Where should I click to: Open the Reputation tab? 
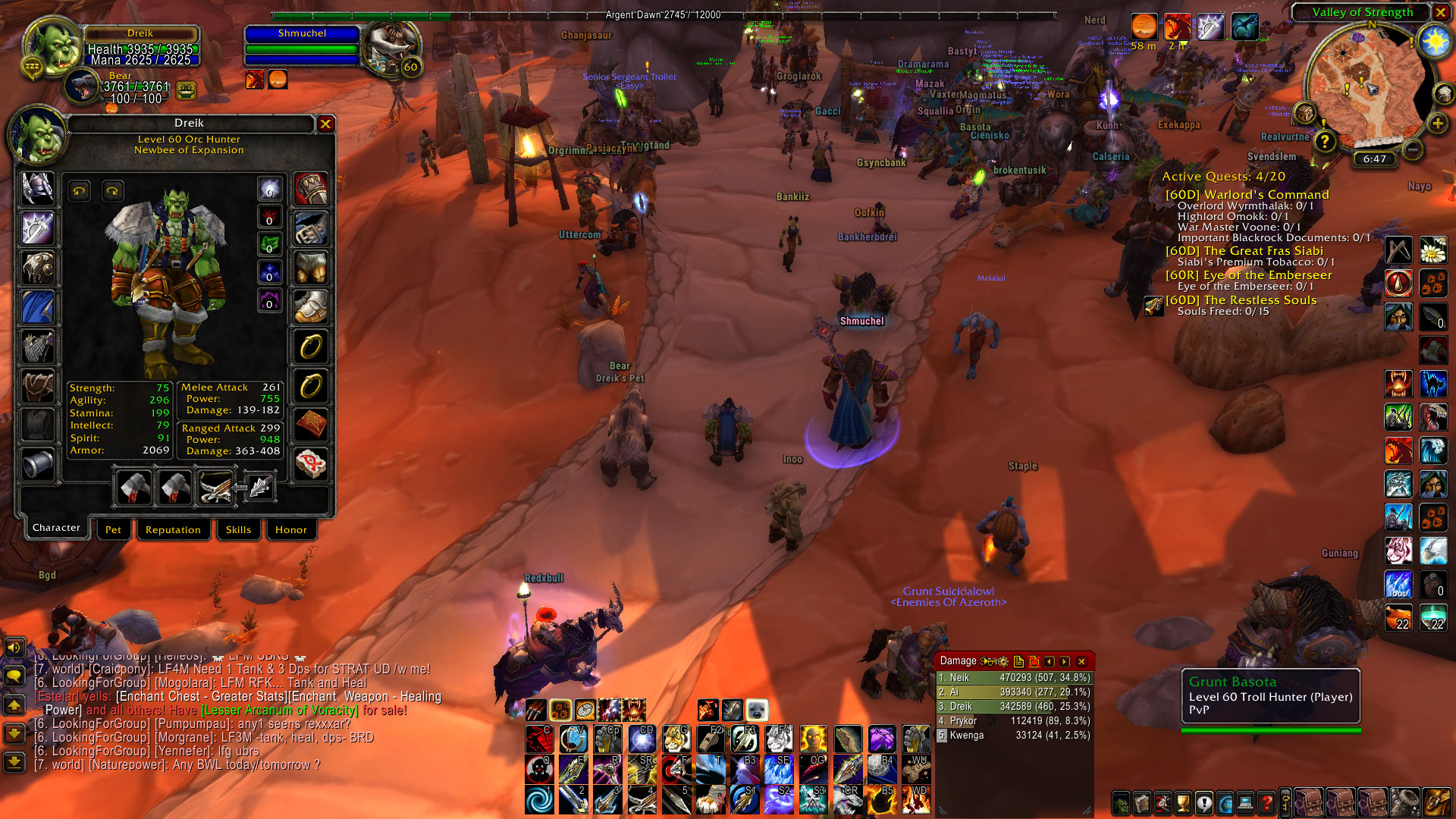[173, 529]
